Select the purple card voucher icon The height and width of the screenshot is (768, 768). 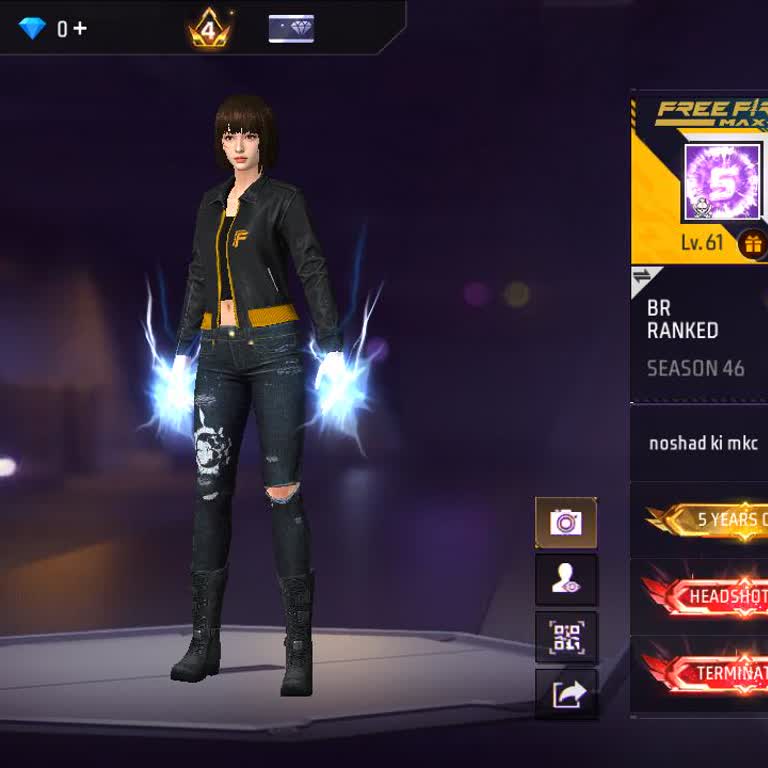pos(291,29)
